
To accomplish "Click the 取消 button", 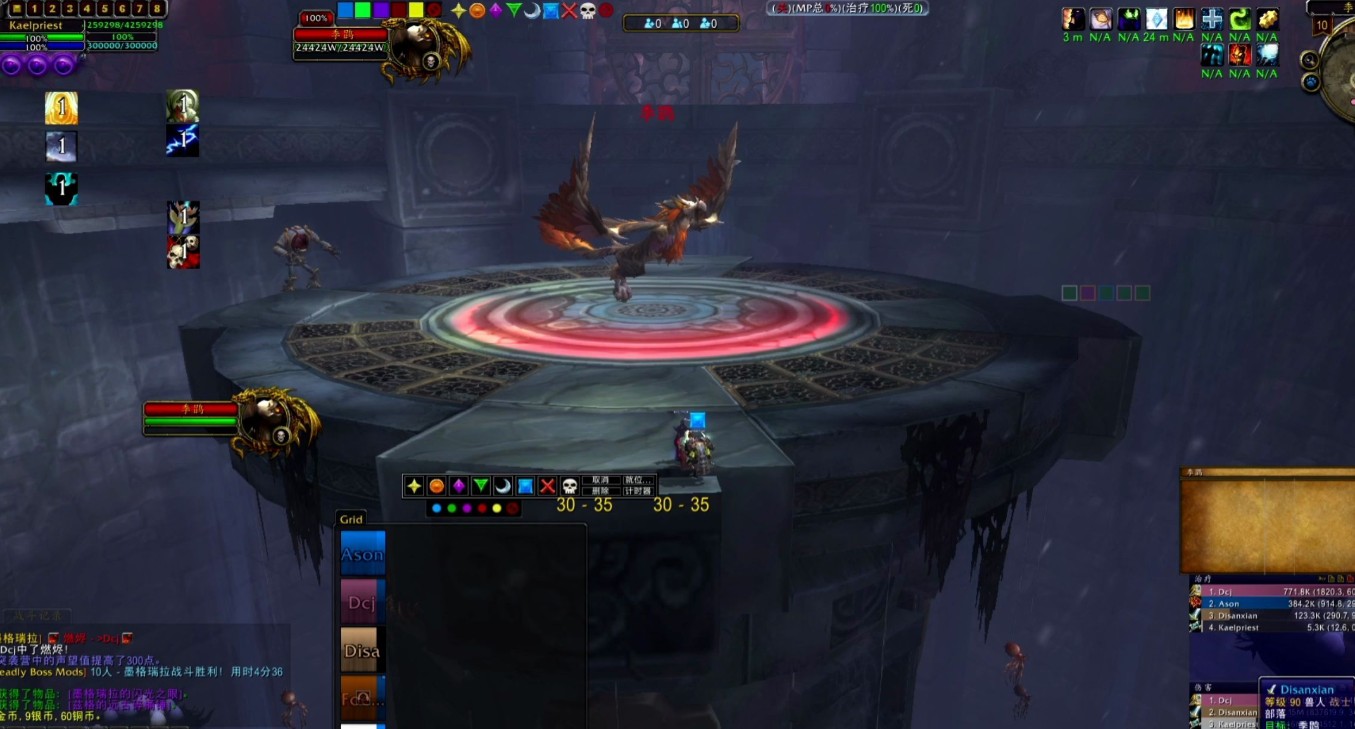I will [x=600, y=480].
